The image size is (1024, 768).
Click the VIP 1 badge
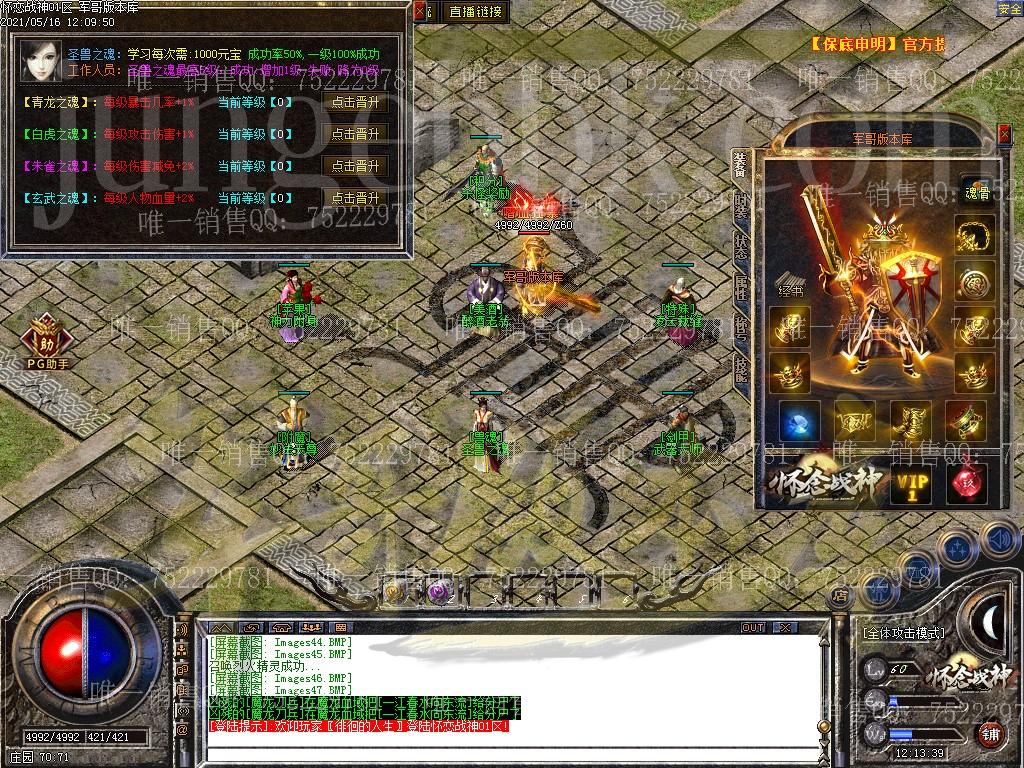coord(911,485)
